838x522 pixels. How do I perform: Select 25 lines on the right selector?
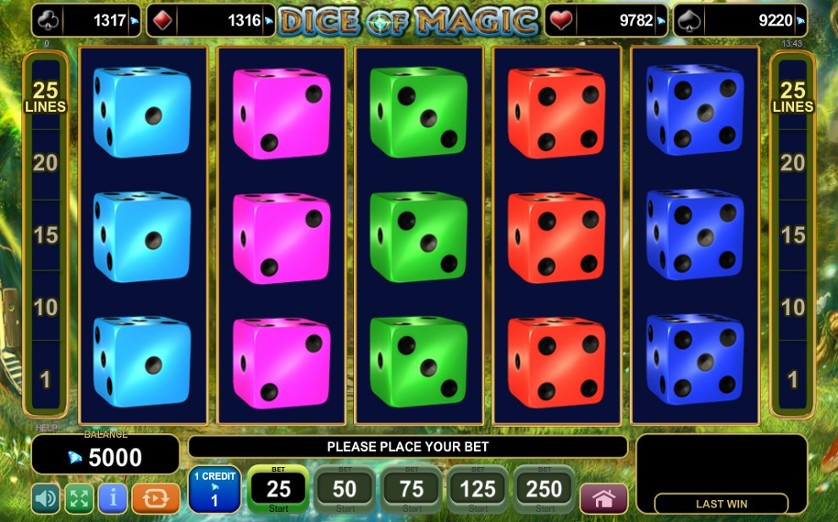click(x=793, y=97)
